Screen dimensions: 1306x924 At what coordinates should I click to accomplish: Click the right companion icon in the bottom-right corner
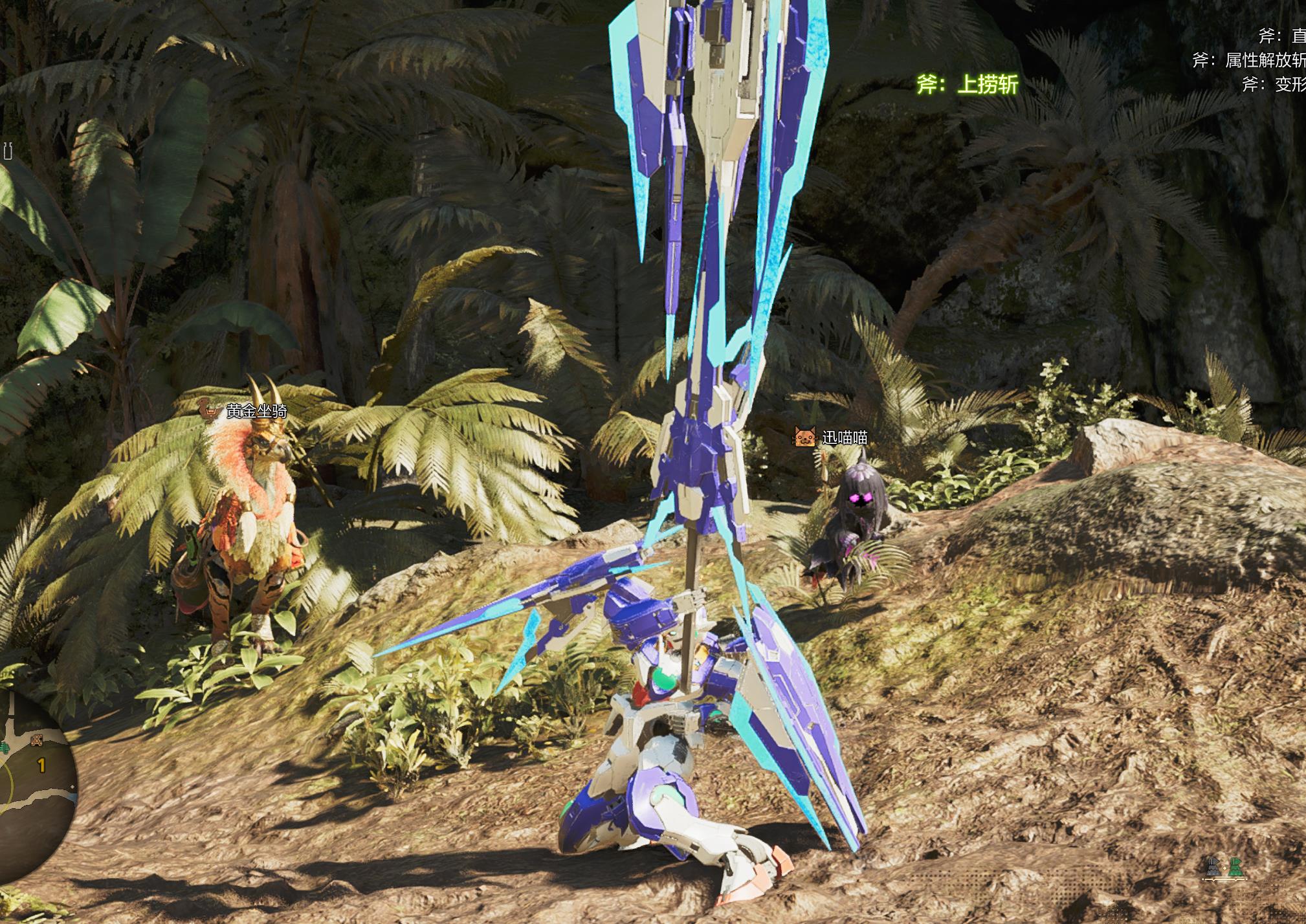(1236, 867)
